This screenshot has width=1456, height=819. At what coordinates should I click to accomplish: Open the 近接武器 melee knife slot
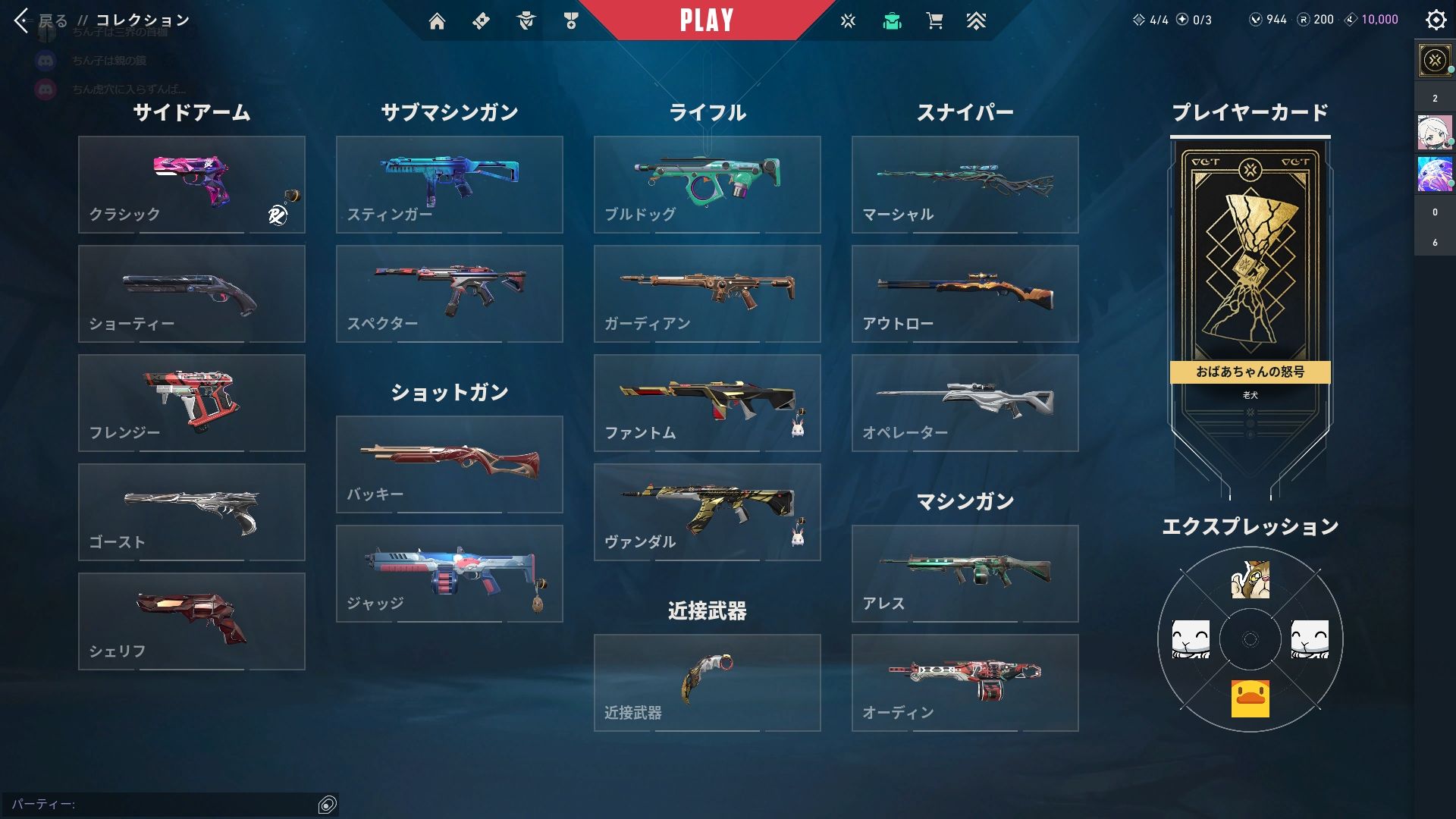click(707, 682)
